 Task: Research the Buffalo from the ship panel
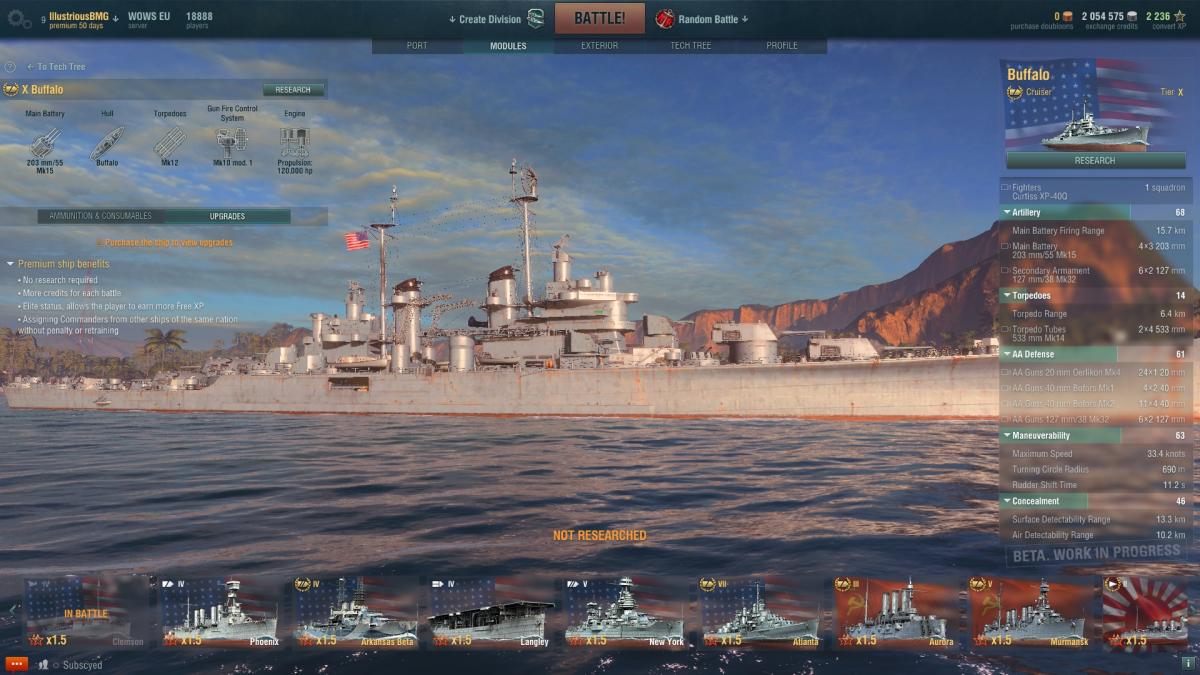point(1095,160)
